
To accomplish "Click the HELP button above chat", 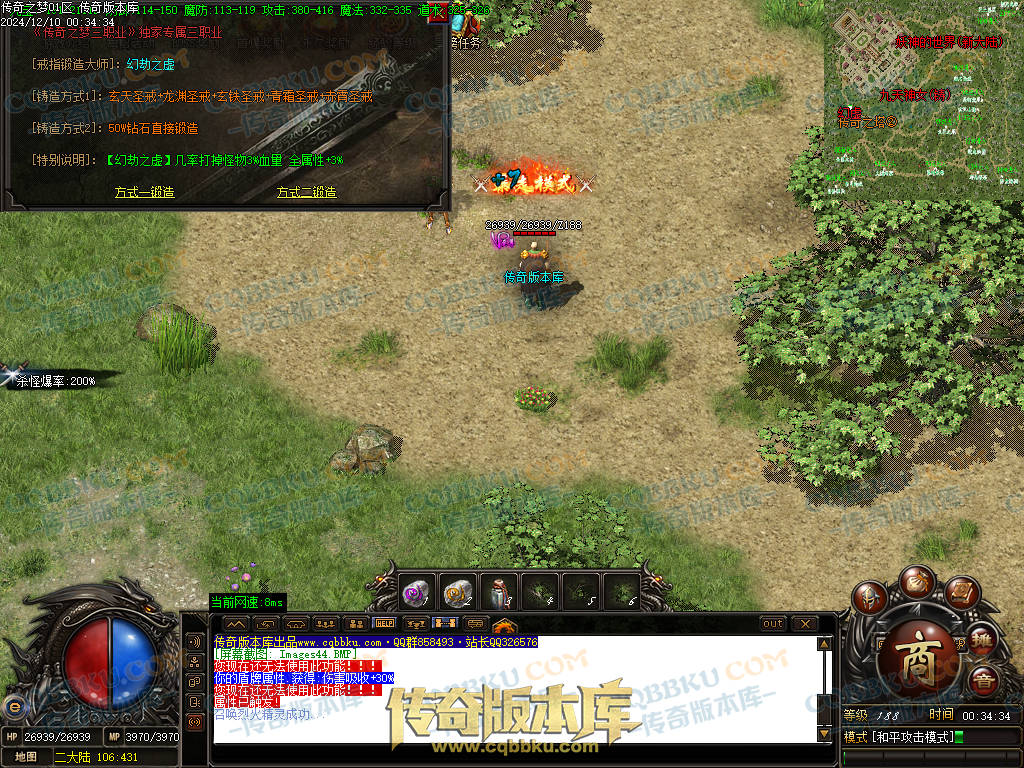I will click(385, 623).
